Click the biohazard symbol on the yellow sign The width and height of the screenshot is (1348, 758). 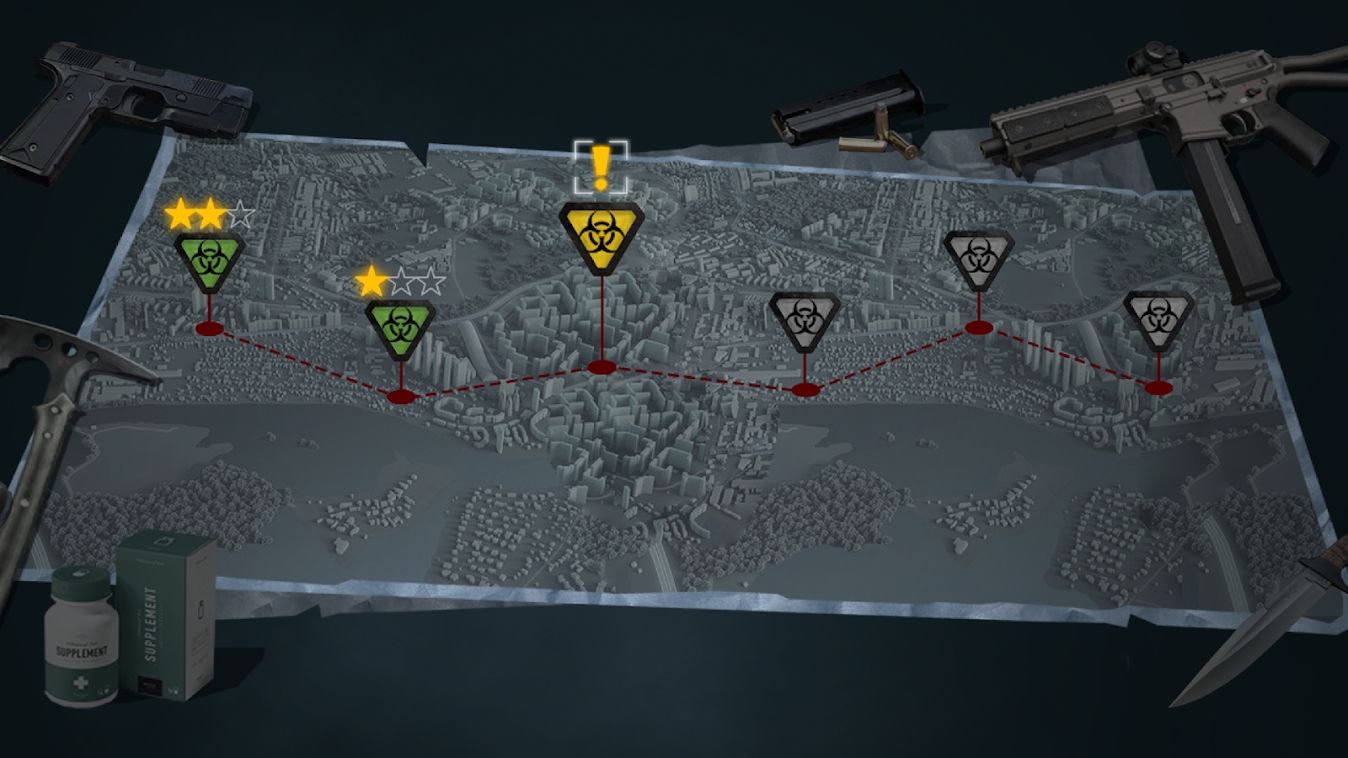click(x=600, y=230)
